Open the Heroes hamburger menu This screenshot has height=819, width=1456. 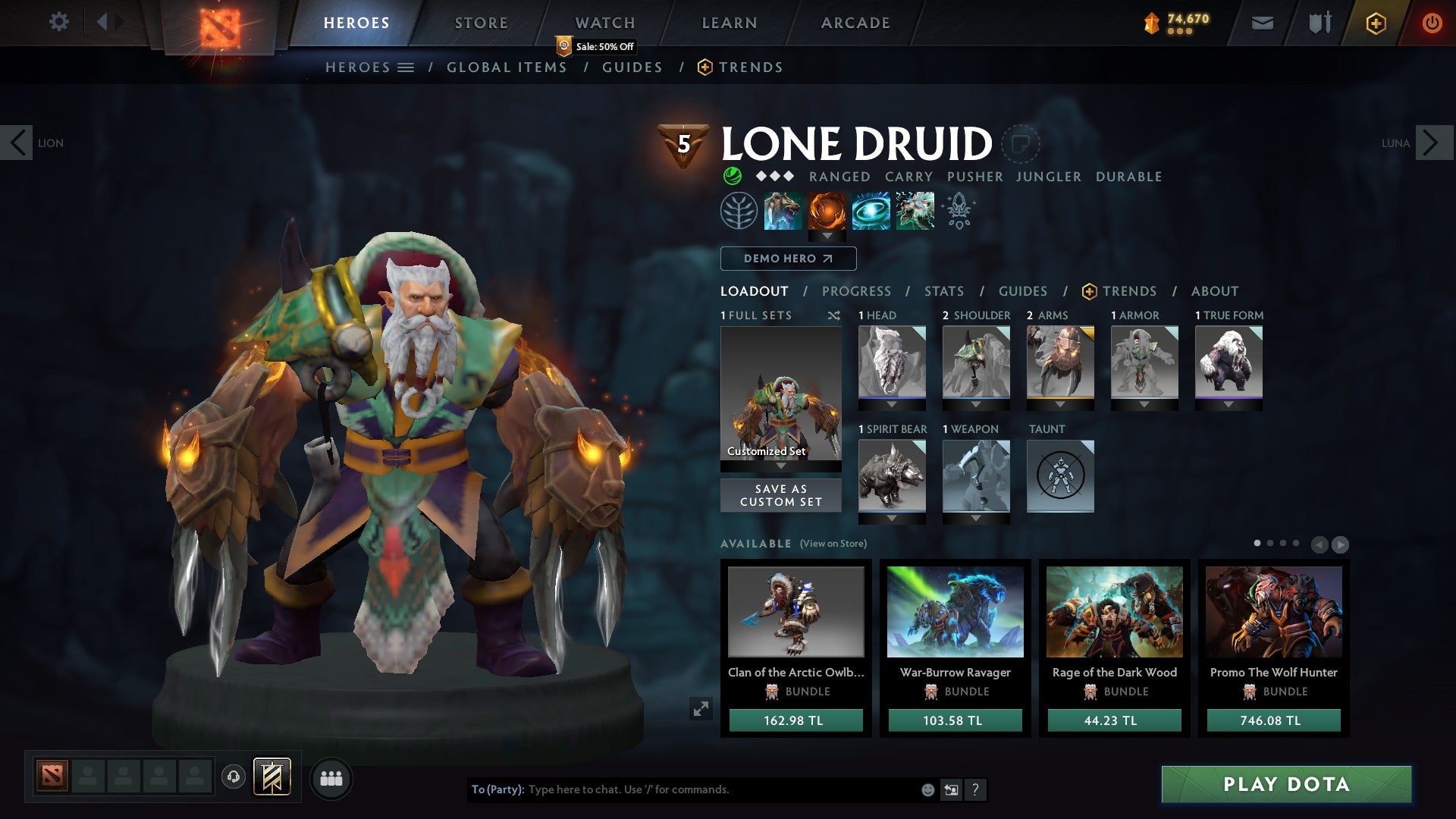406,67
